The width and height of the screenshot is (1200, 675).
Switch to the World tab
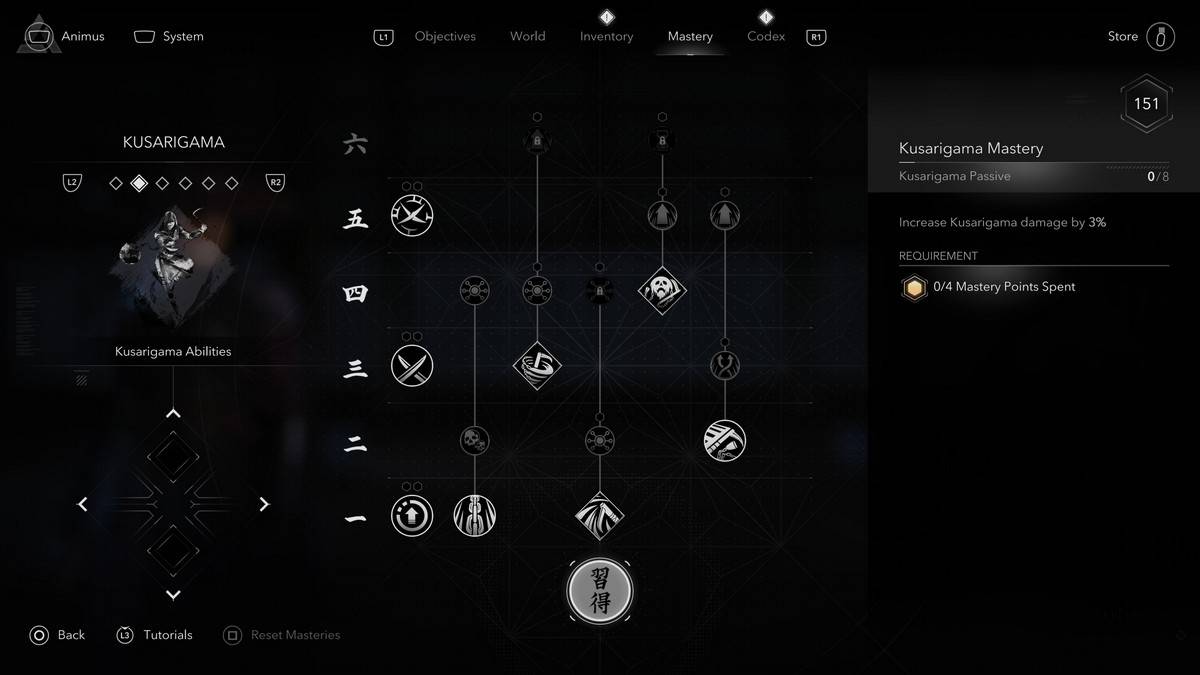527,37
